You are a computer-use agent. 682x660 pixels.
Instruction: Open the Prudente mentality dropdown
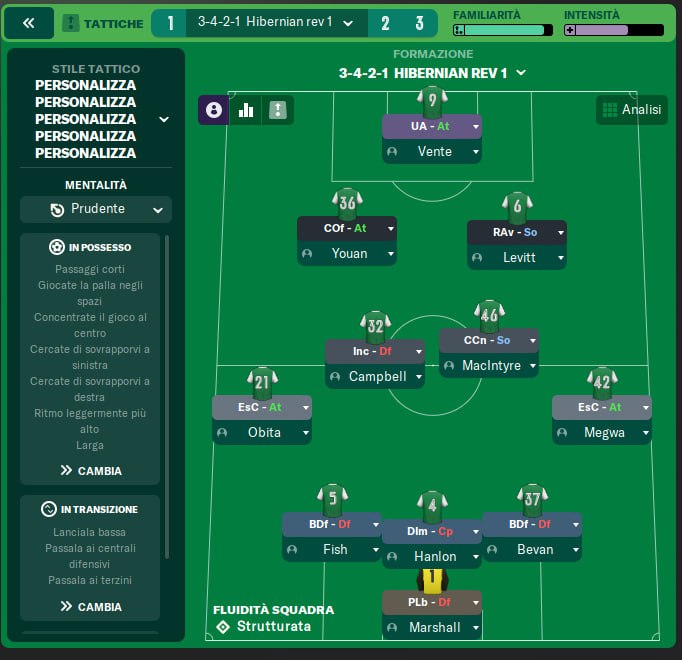tap(96, 209)
